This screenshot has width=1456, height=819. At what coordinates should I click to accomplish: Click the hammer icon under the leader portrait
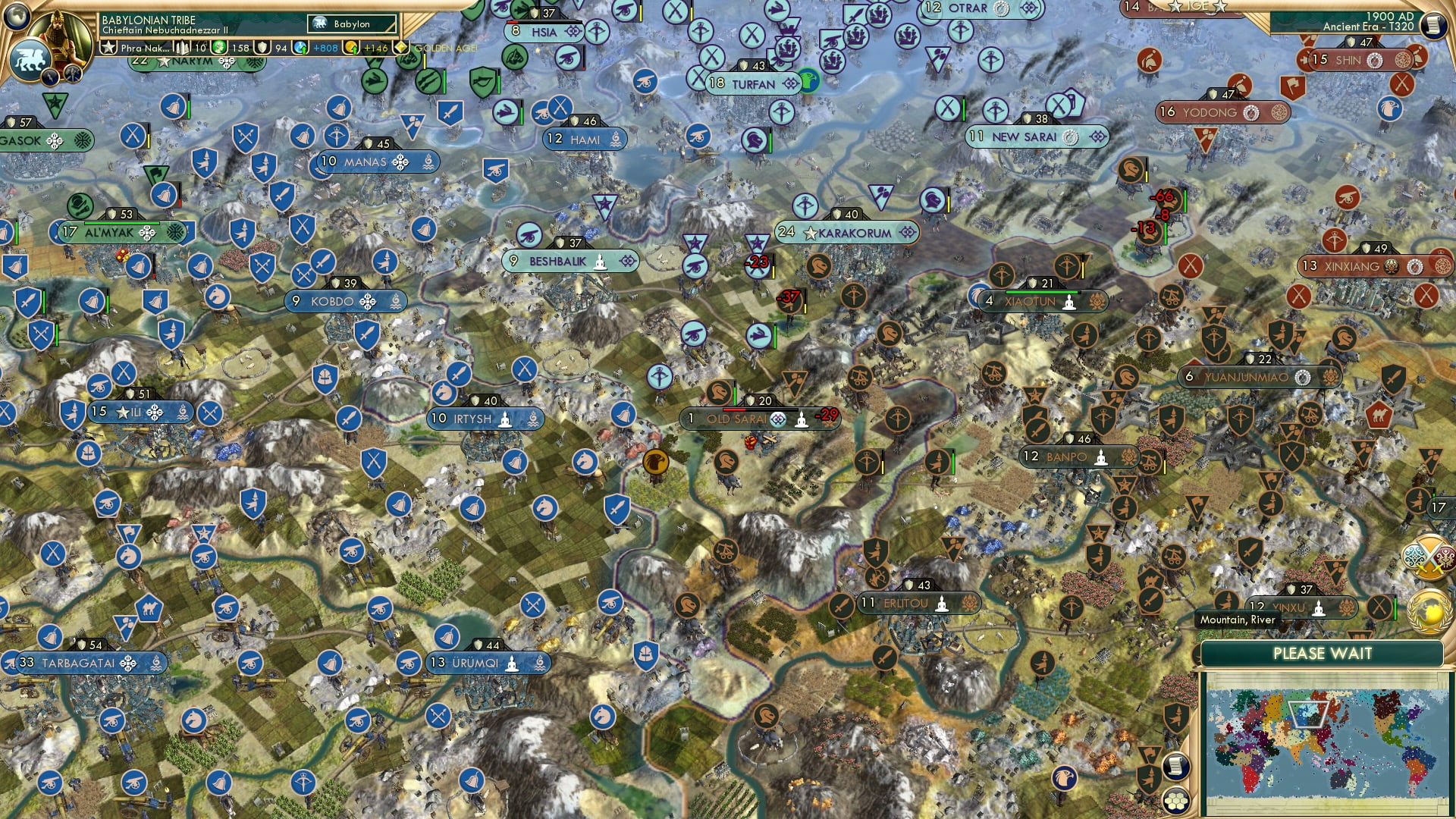tap(73, 74)
